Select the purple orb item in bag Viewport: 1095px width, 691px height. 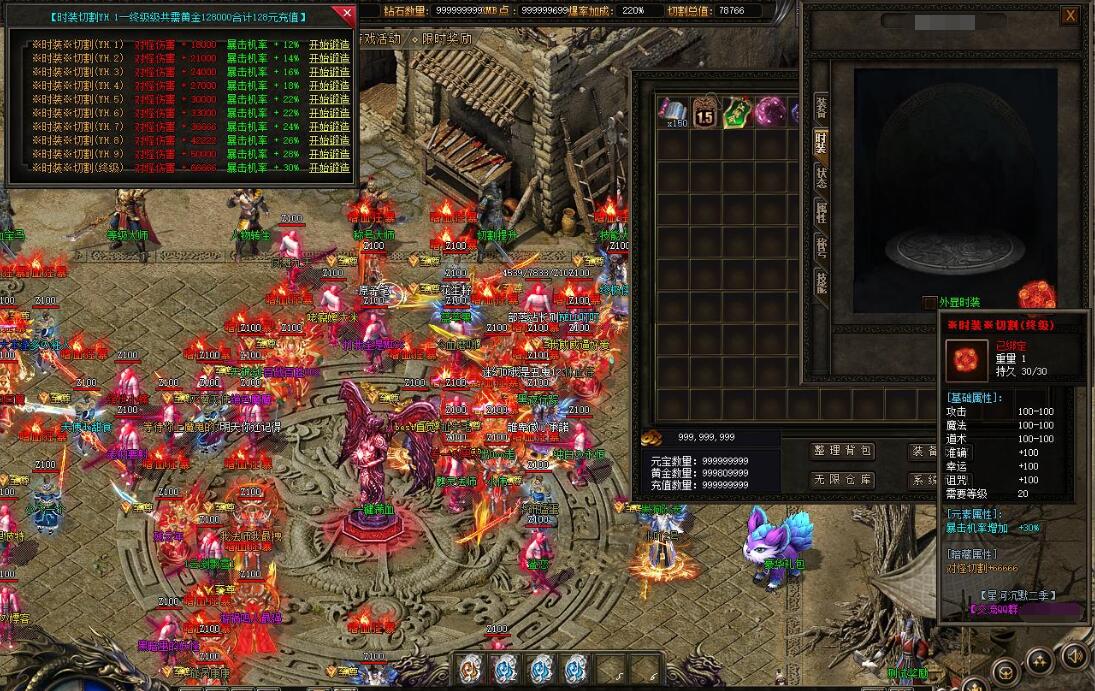click(x=770, y=111)
